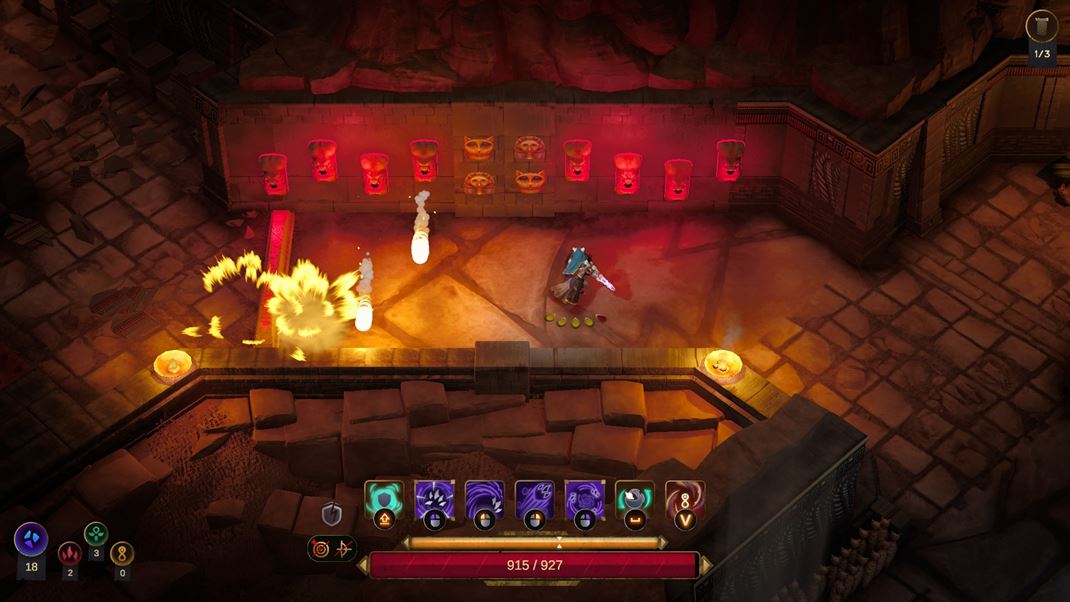This screenshot has width=1070, height=602.
Task: Use the purple claw burst ability
Action: [434, 498]
